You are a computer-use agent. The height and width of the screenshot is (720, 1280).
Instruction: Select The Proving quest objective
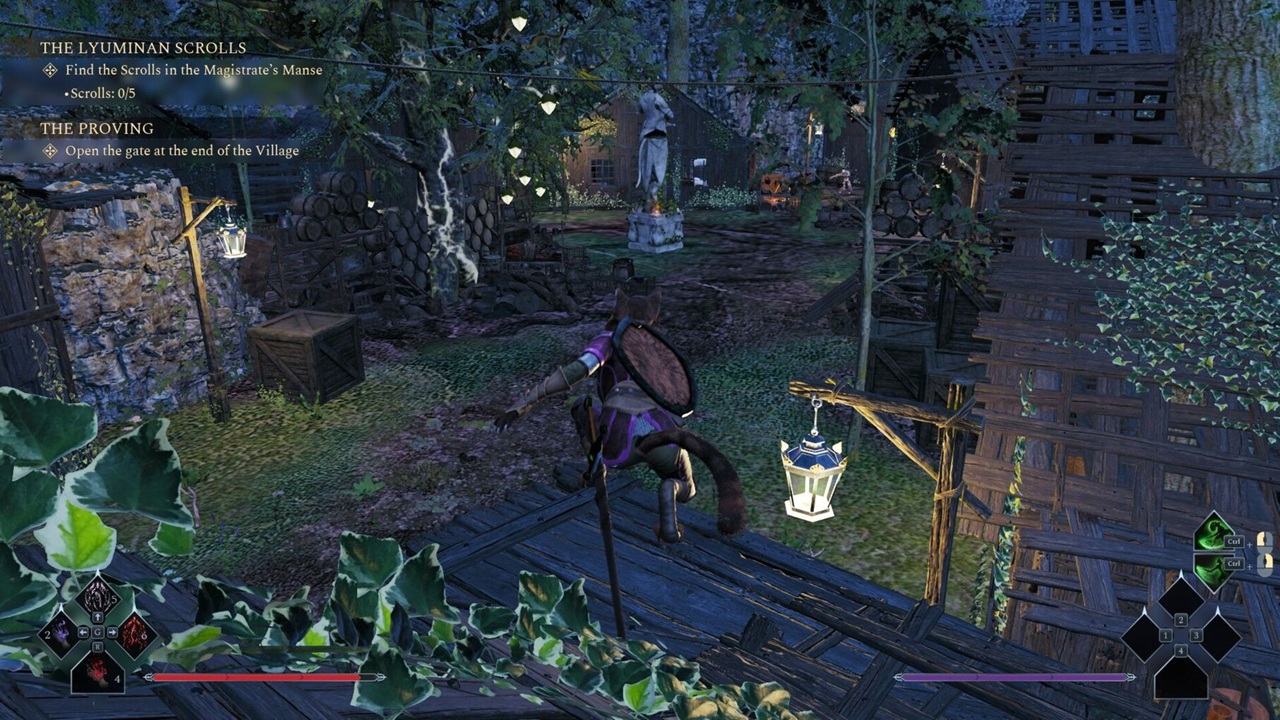tap(181, 151)
